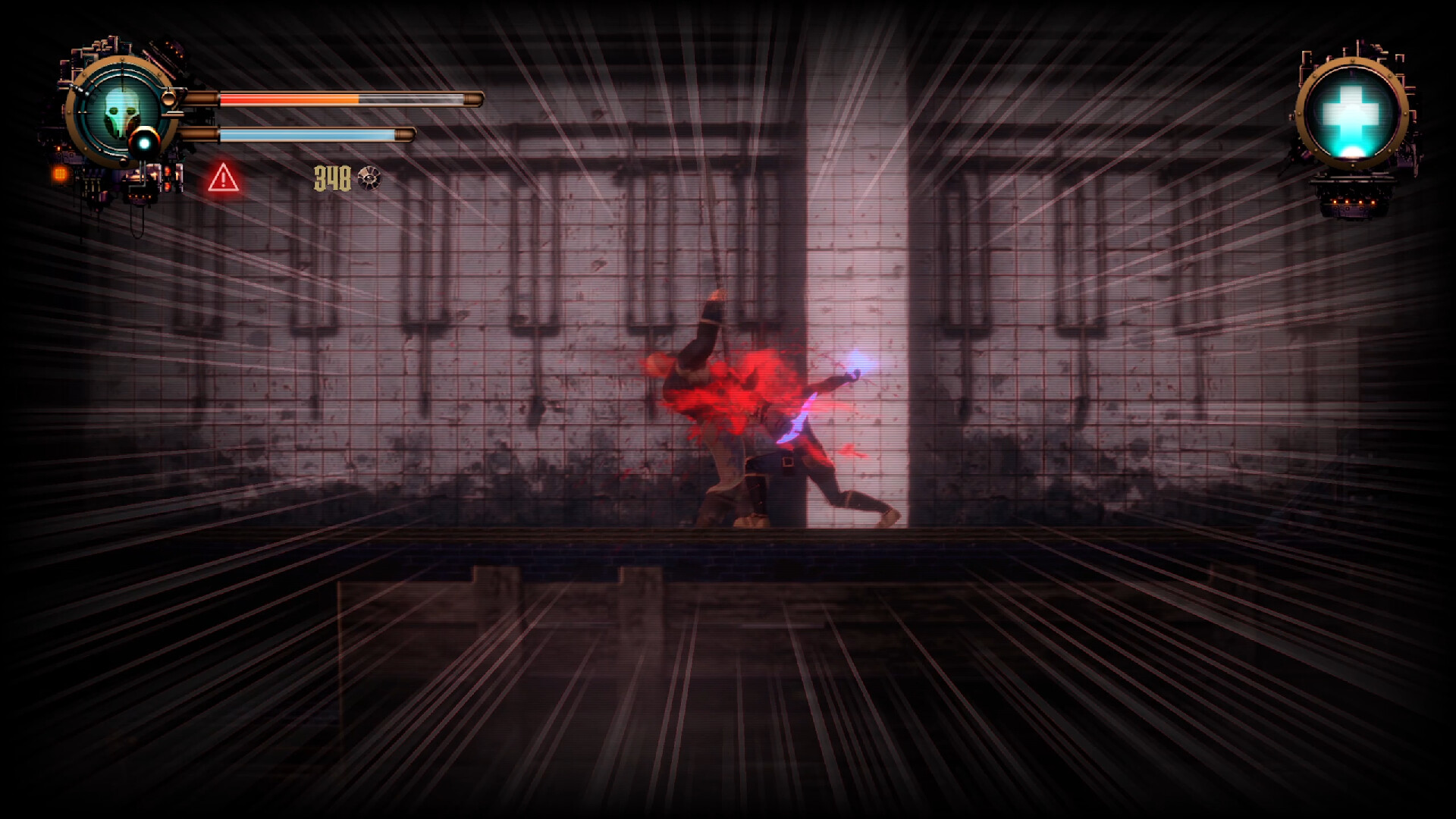Click the small red lights under the health station
Screen dimensions: 1456x819
point(1354,202)
